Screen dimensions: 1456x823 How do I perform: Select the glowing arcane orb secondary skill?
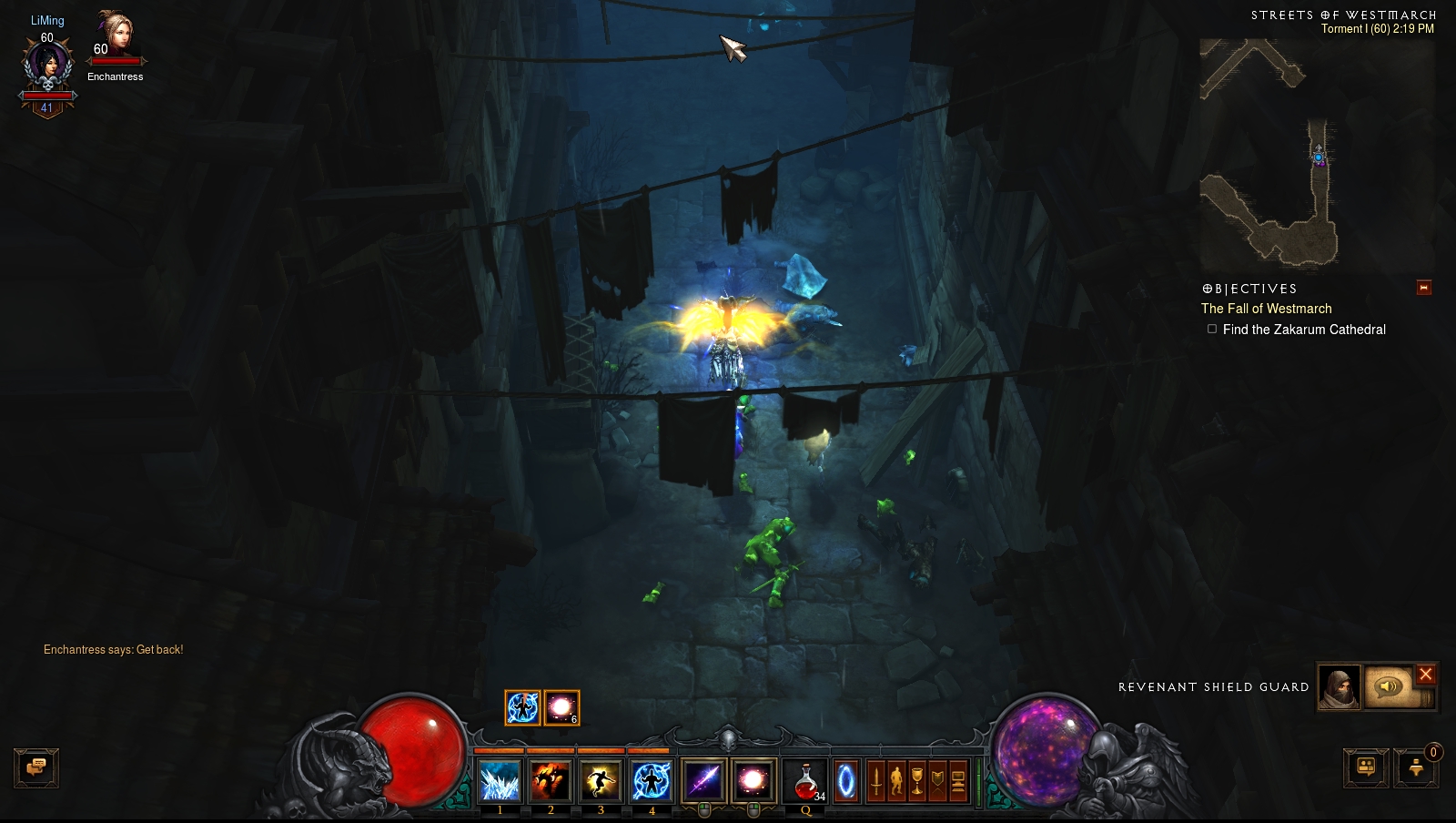point(753,781)
